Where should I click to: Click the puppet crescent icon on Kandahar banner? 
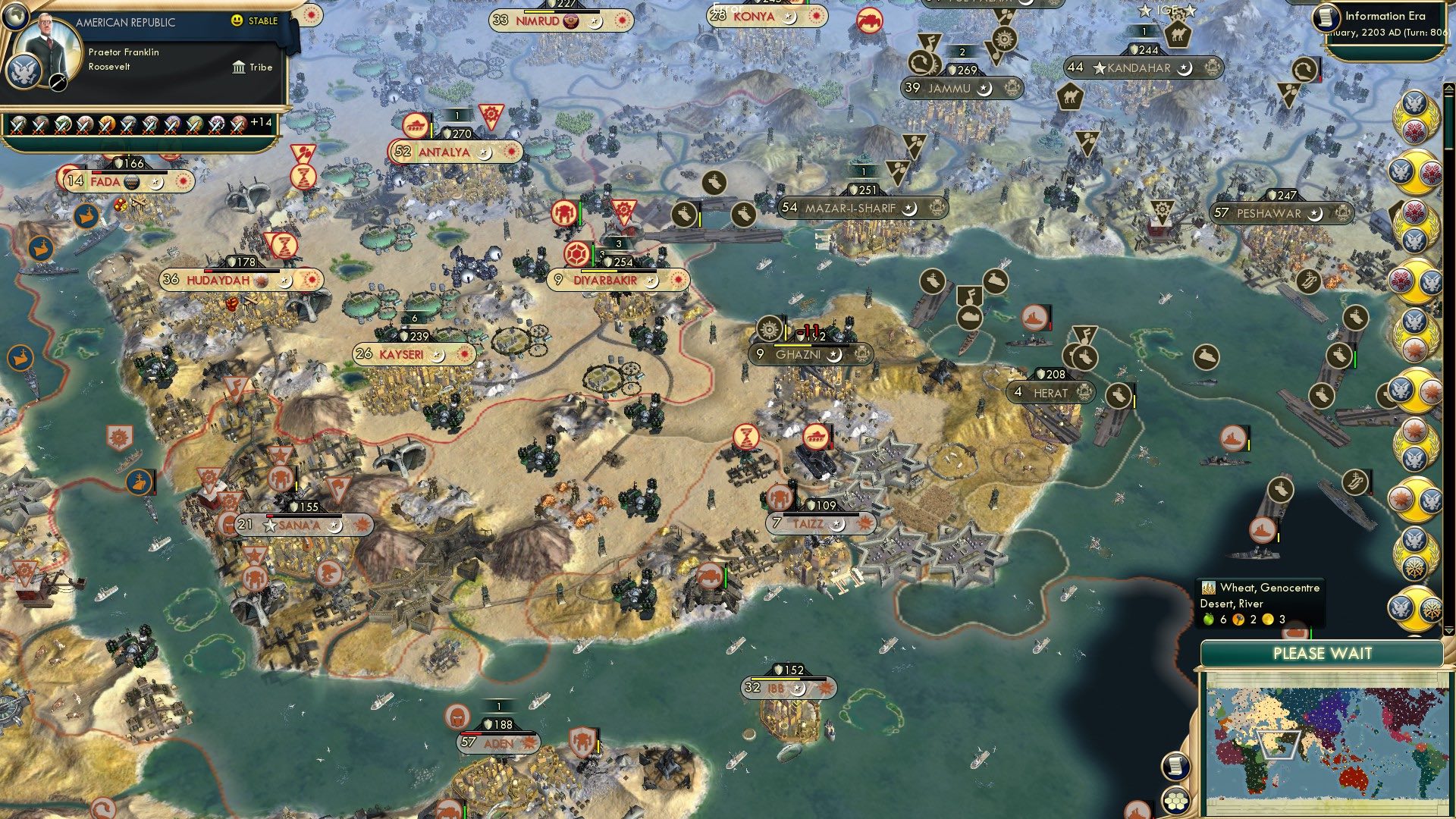click(x=1184, y=69)
